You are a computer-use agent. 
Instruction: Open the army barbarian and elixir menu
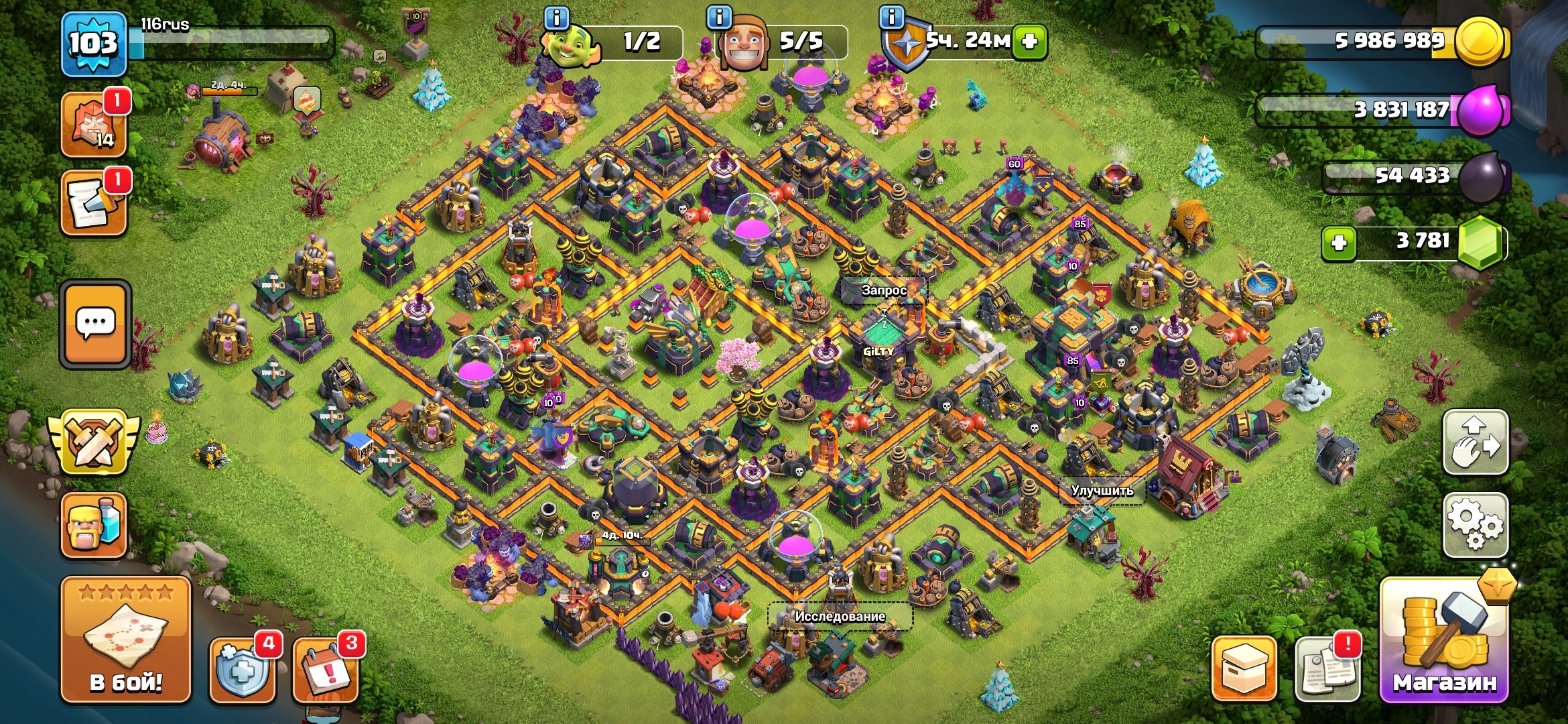click(94, 526)
